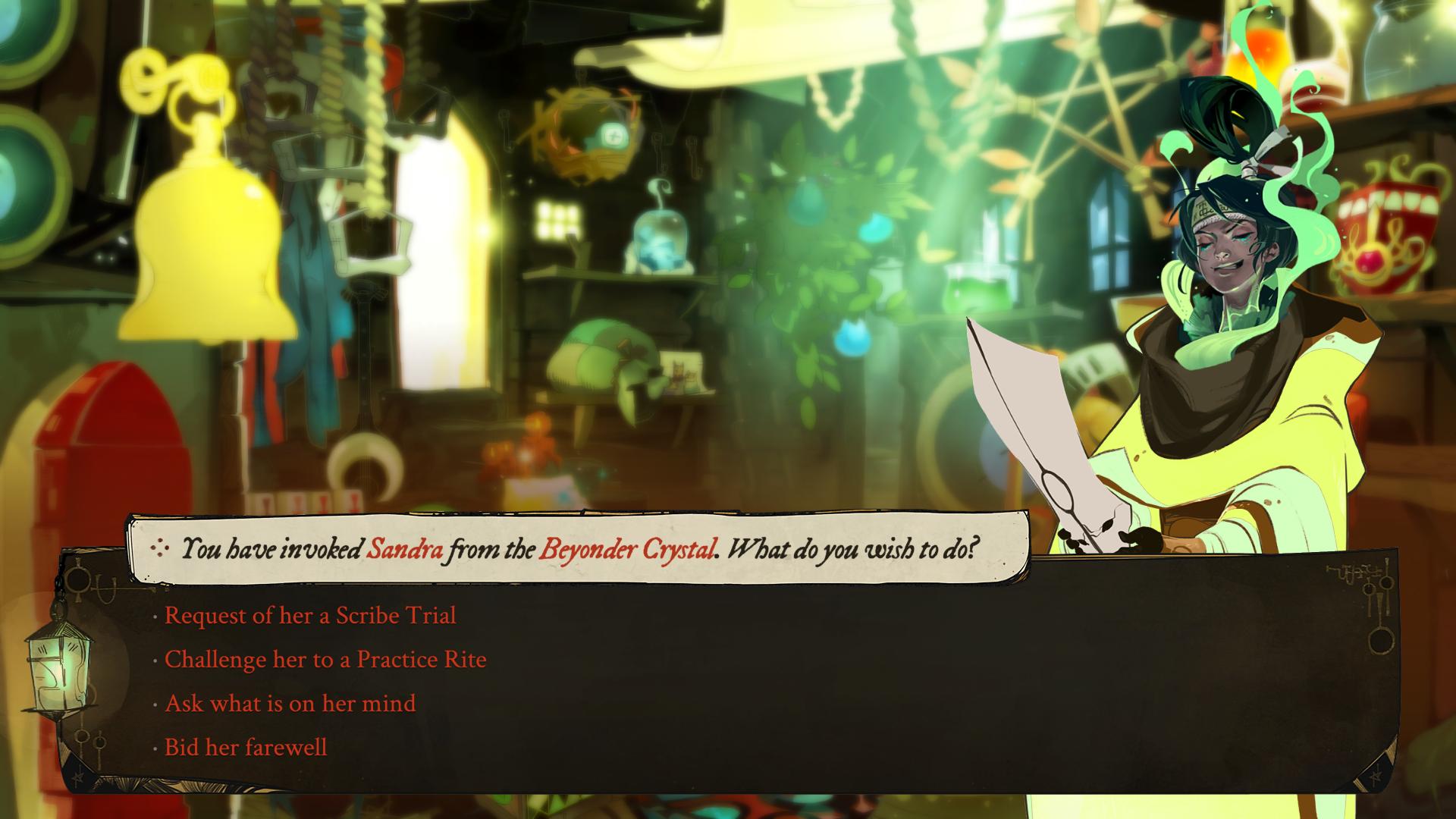This screenshot has height=819, width=1456.
Task: Pick "Ask what is on her mind"
Action: coord(290,703)
